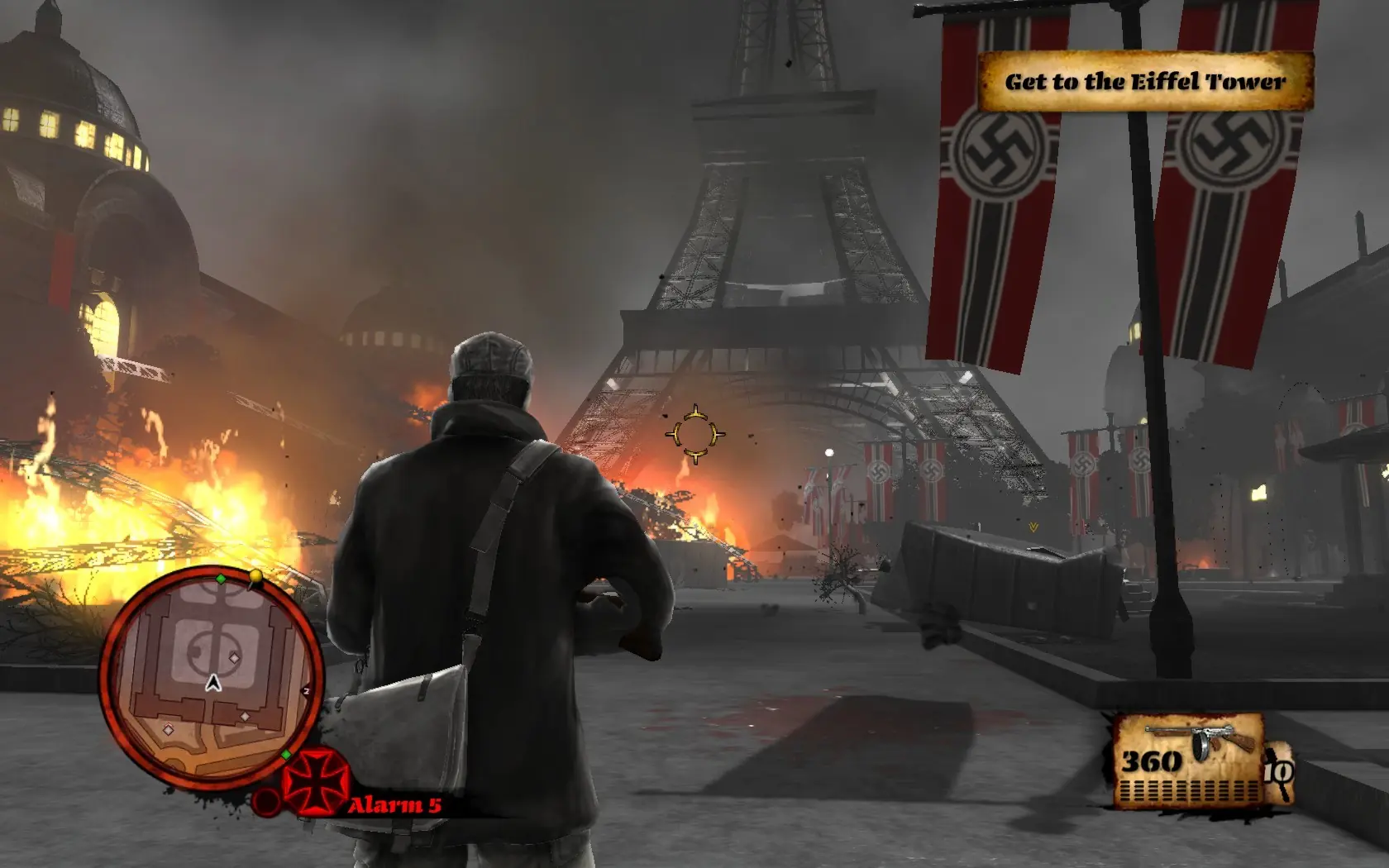Screen dimensions: 1389x868
Task: Click the "Get to the Eiffel Tower" objective banner
Action: point(1145,81)
